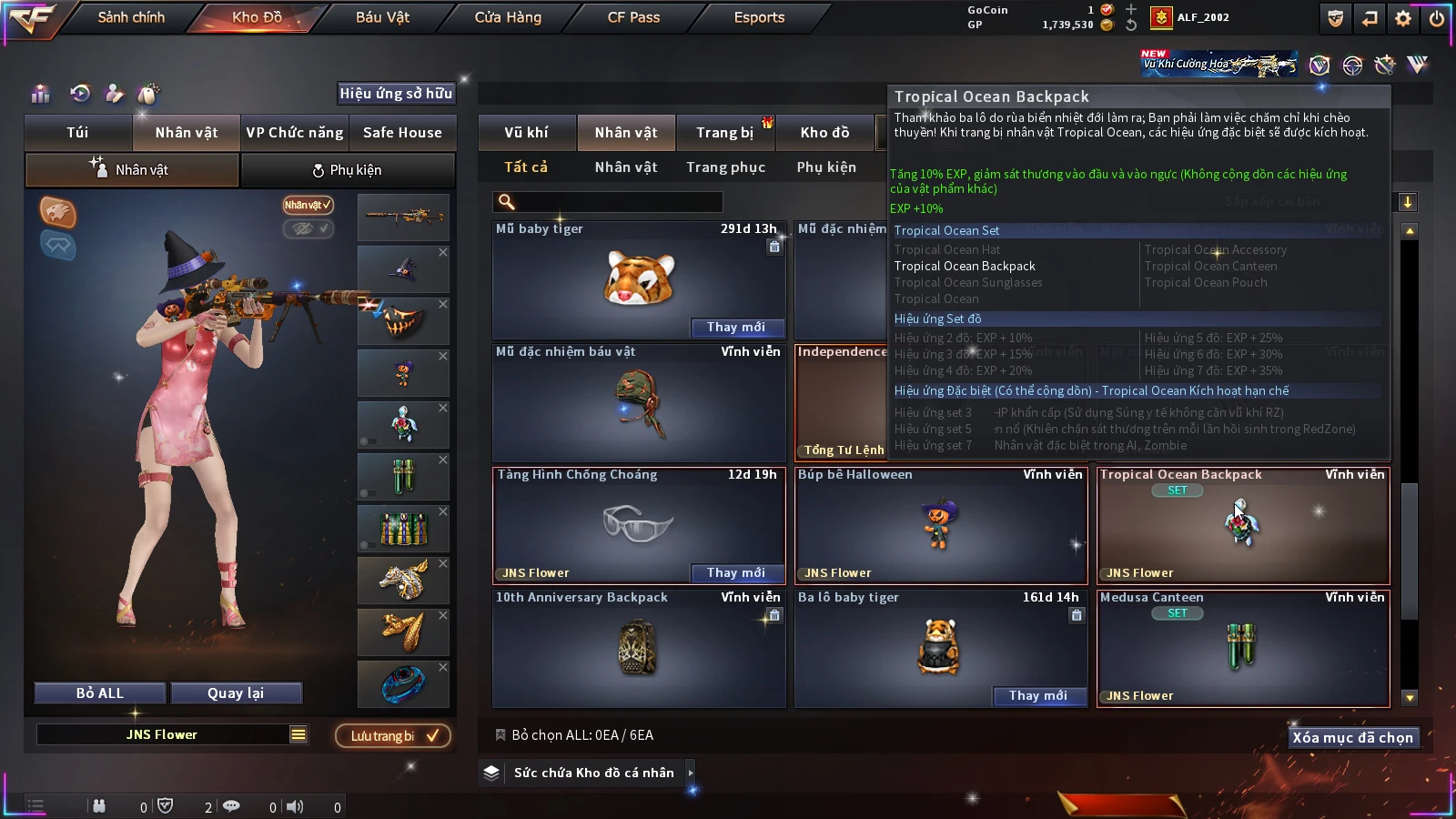Switch to the Safe House tab

tap(402, 133)
